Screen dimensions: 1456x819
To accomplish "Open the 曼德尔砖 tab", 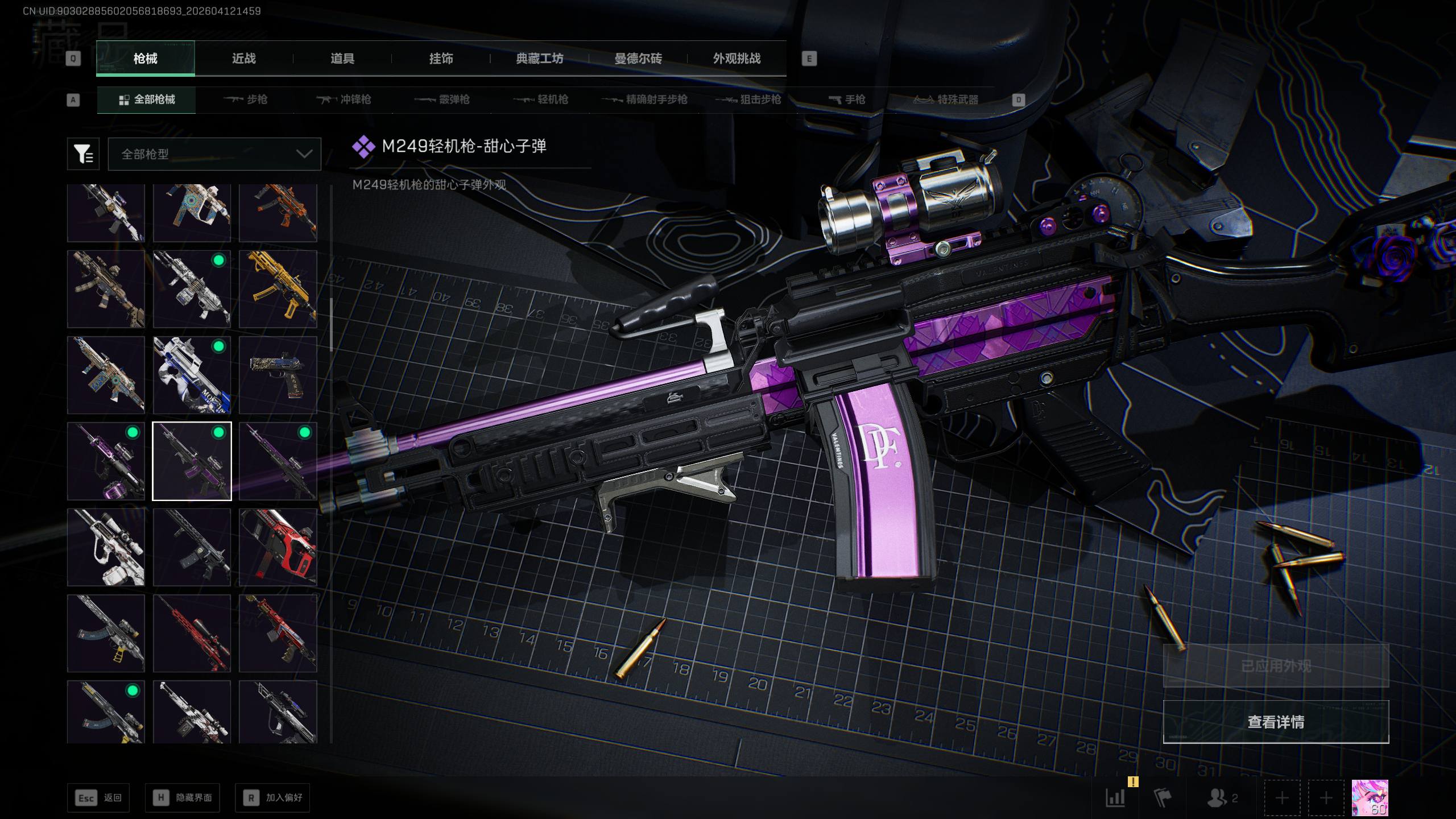I will 638,59.
